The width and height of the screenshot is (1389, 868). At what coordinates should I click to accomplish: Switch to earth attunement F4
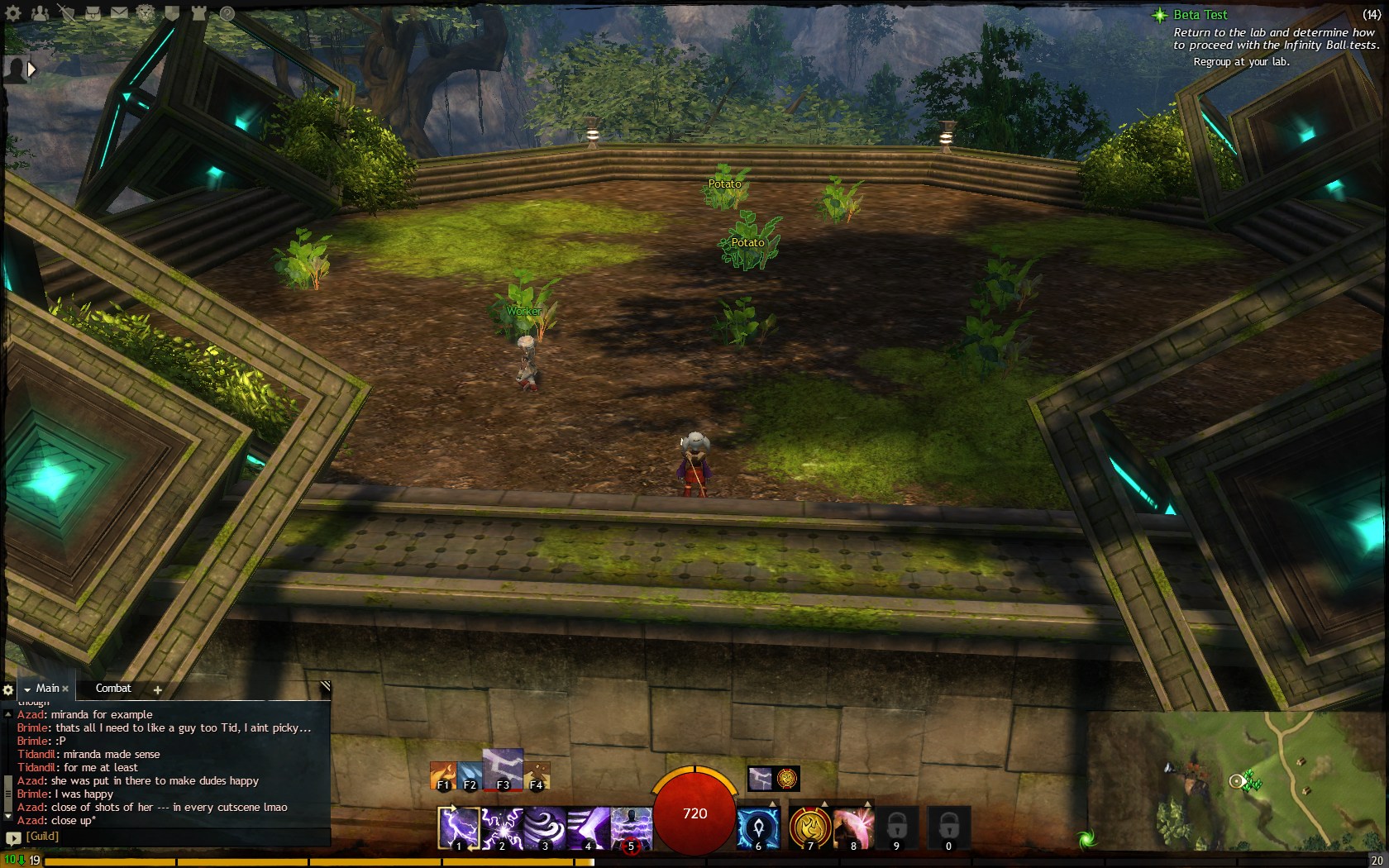[537, 775]
